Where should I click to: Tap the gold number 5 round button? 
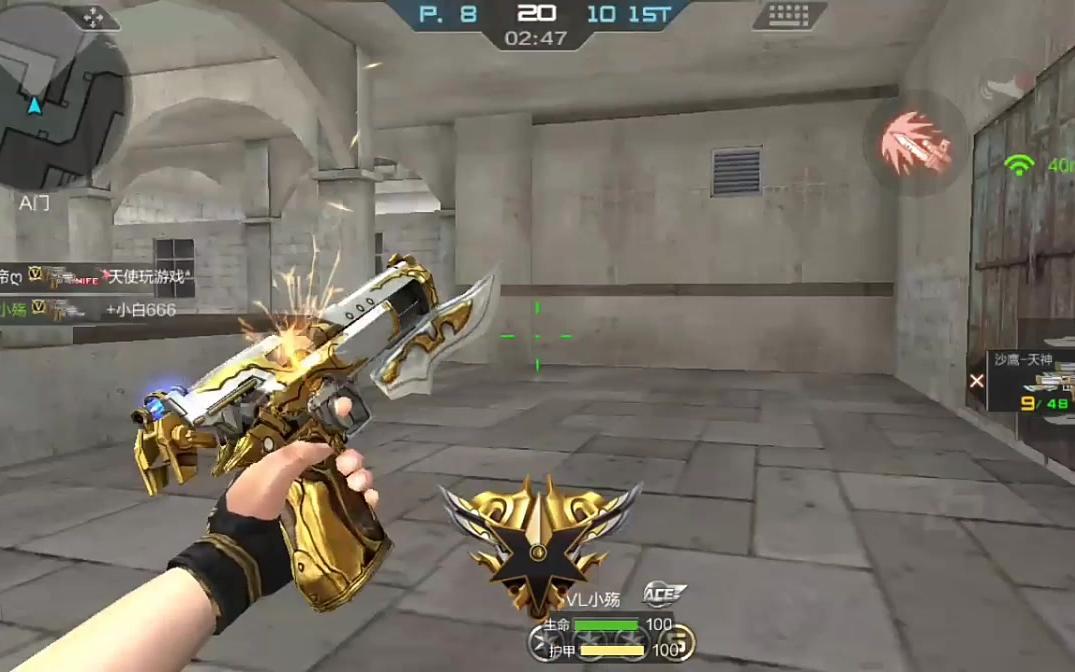tap(678, 641)
